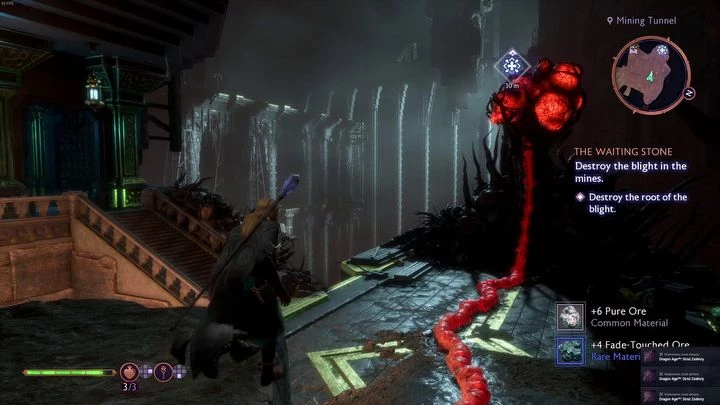
Task: Click the quest objective waypoint marker
Action: tap(512, 67)
